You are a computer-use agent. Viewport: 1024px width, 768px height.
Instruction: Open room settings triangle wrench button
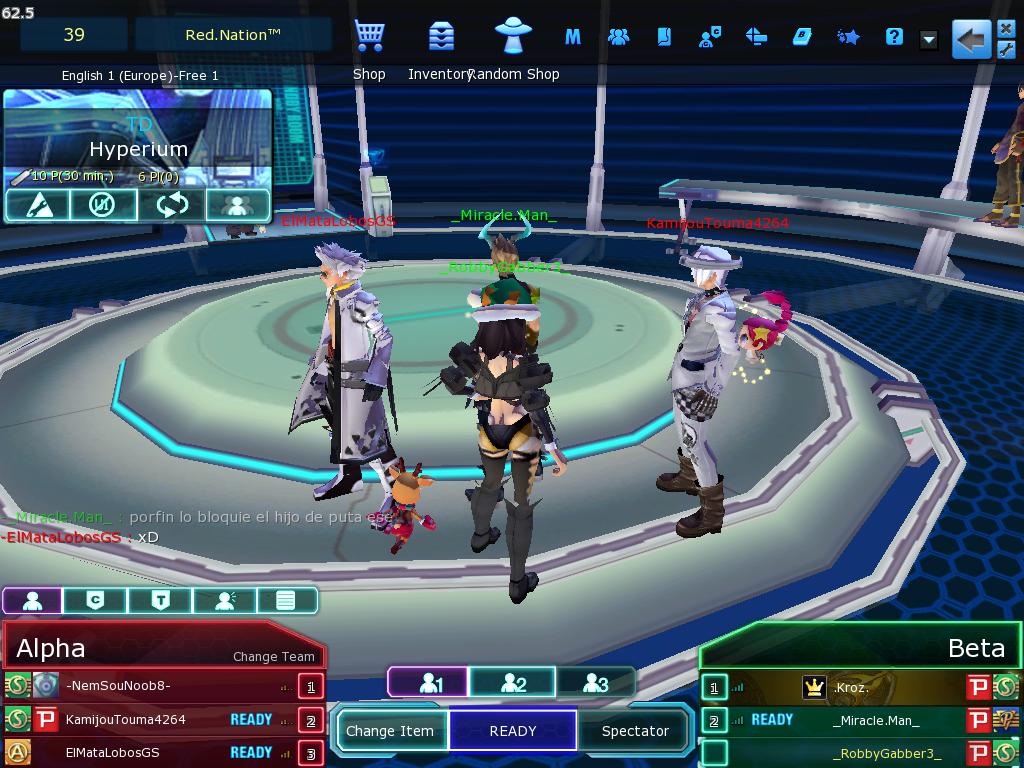(37, 205)
